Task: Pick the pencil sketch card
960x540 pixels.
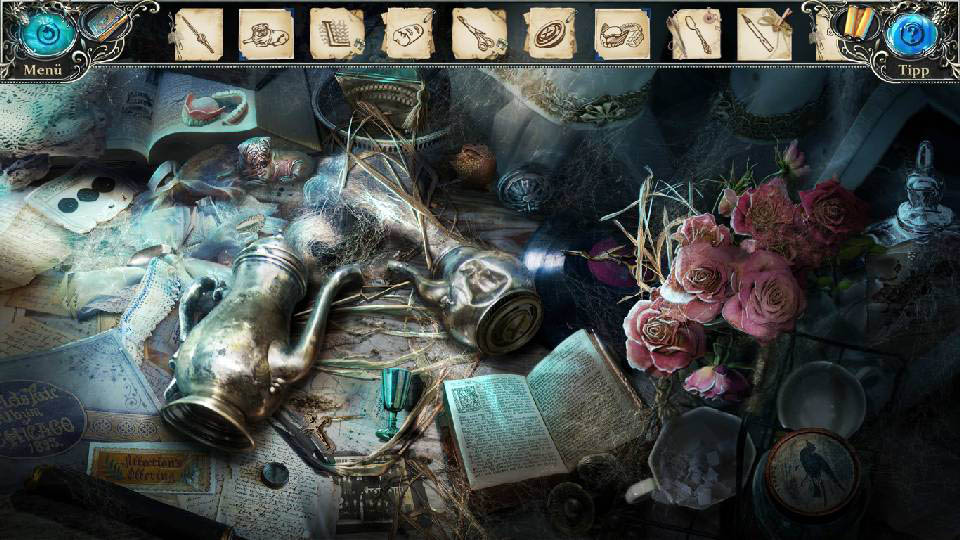Action: pos(765,34)
